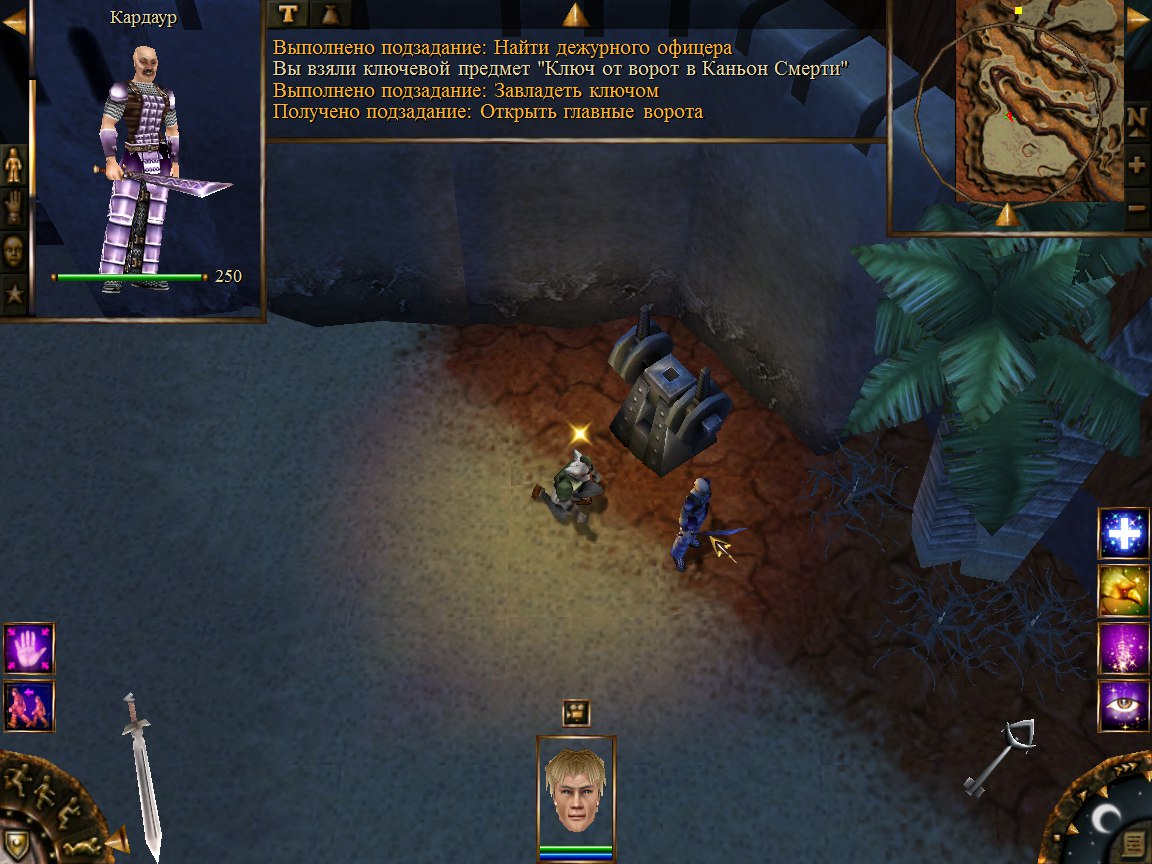Cast the orange fire spell
This screenshot has height=864, width=1152.
coord(1124,591)
